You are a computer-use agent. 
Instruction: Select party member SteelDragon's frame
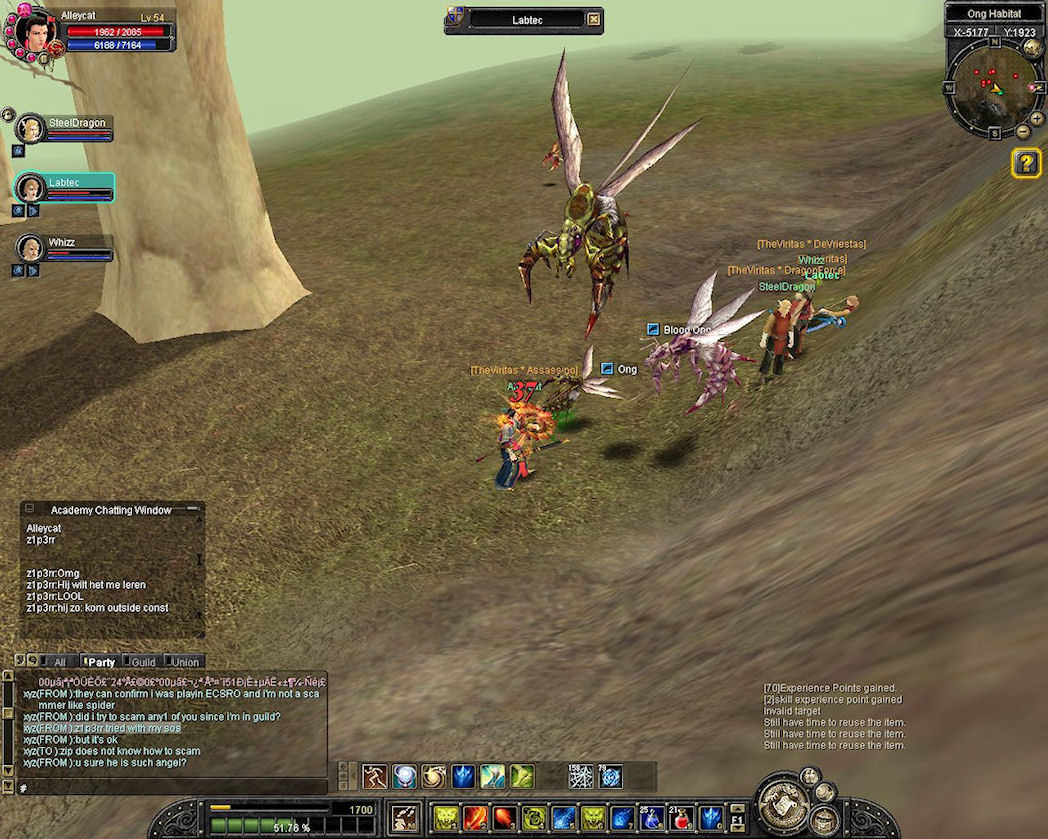tap(63, 129)
